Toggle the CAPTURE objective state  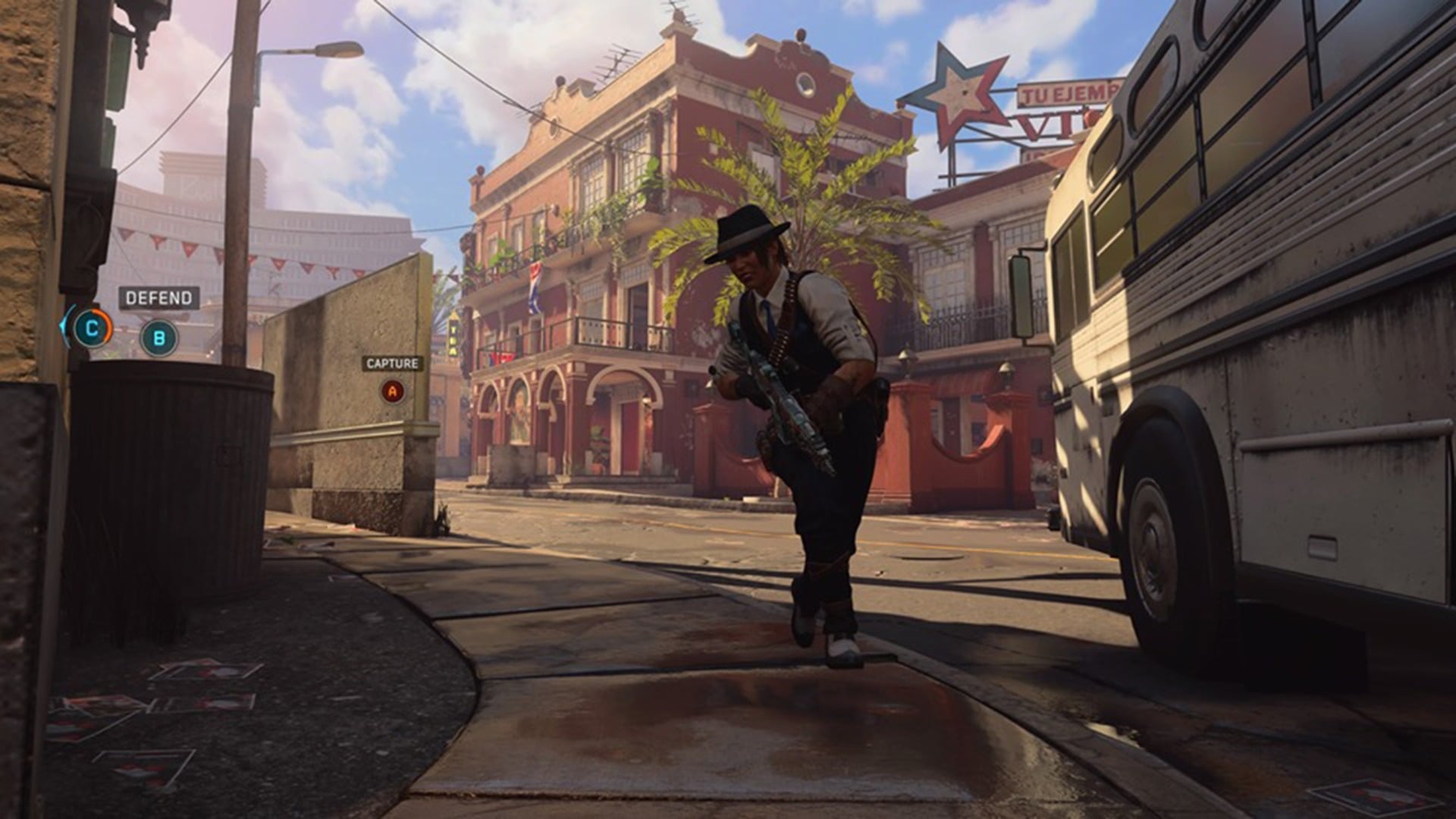pyautogui.click(x=391, y=364)
